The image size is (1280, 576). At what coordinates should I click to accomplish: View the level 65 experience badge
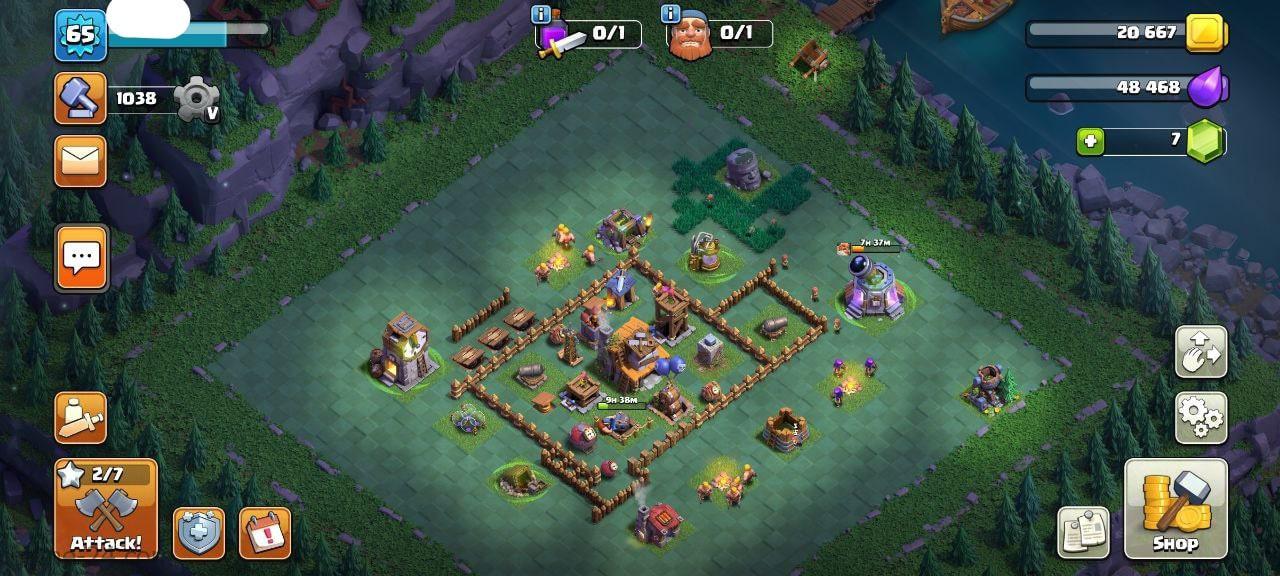pyautogui.click(x=80, y=35)
